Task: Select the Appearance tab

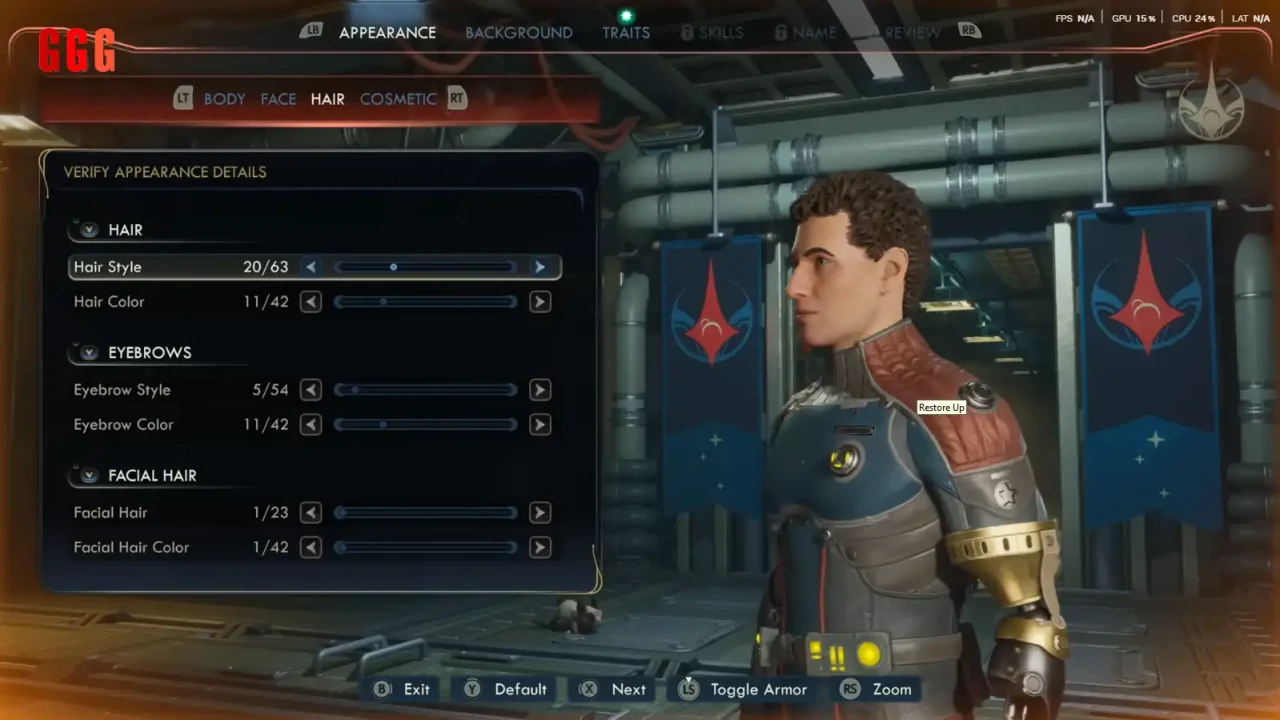Action: pos(387,33)
